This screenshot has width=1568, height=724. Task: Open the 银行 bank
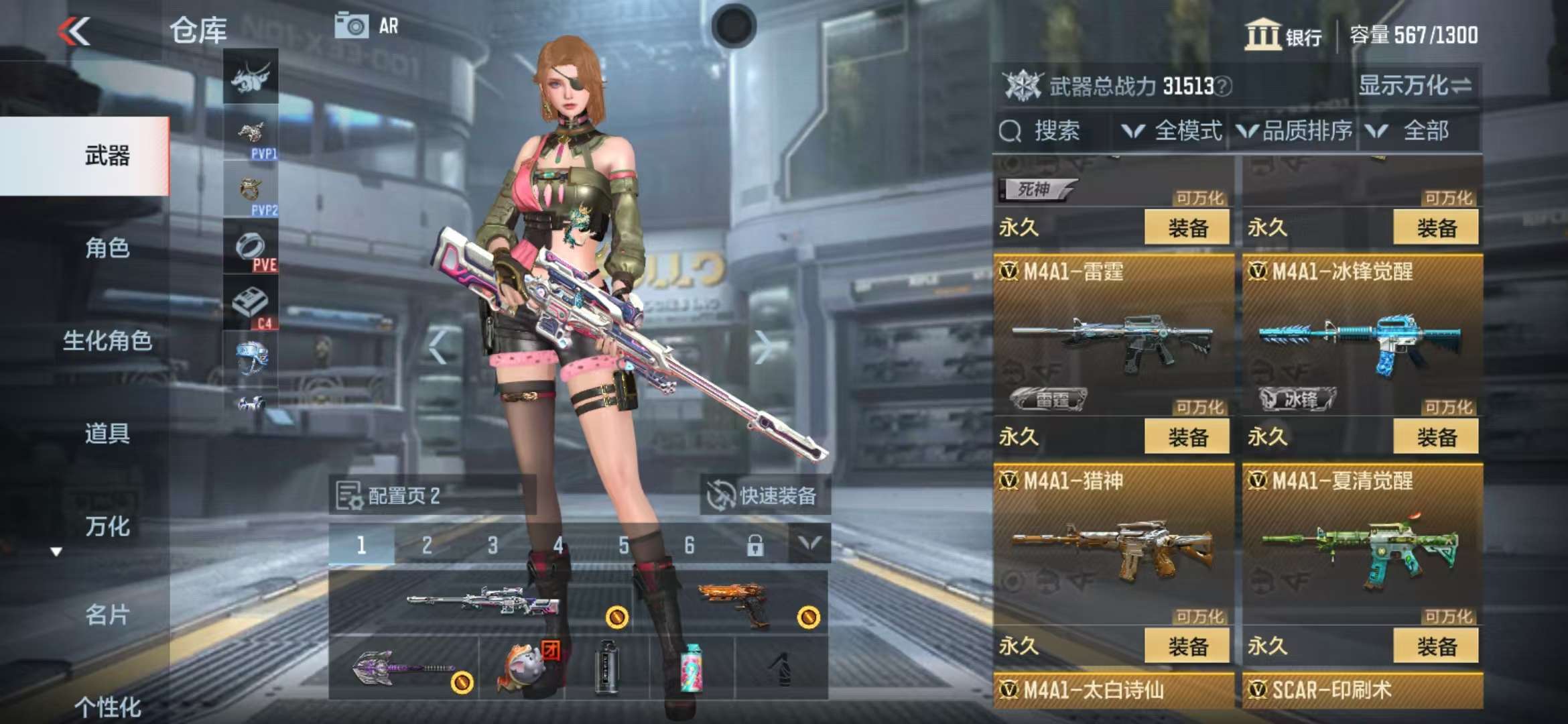(1283, 35)
